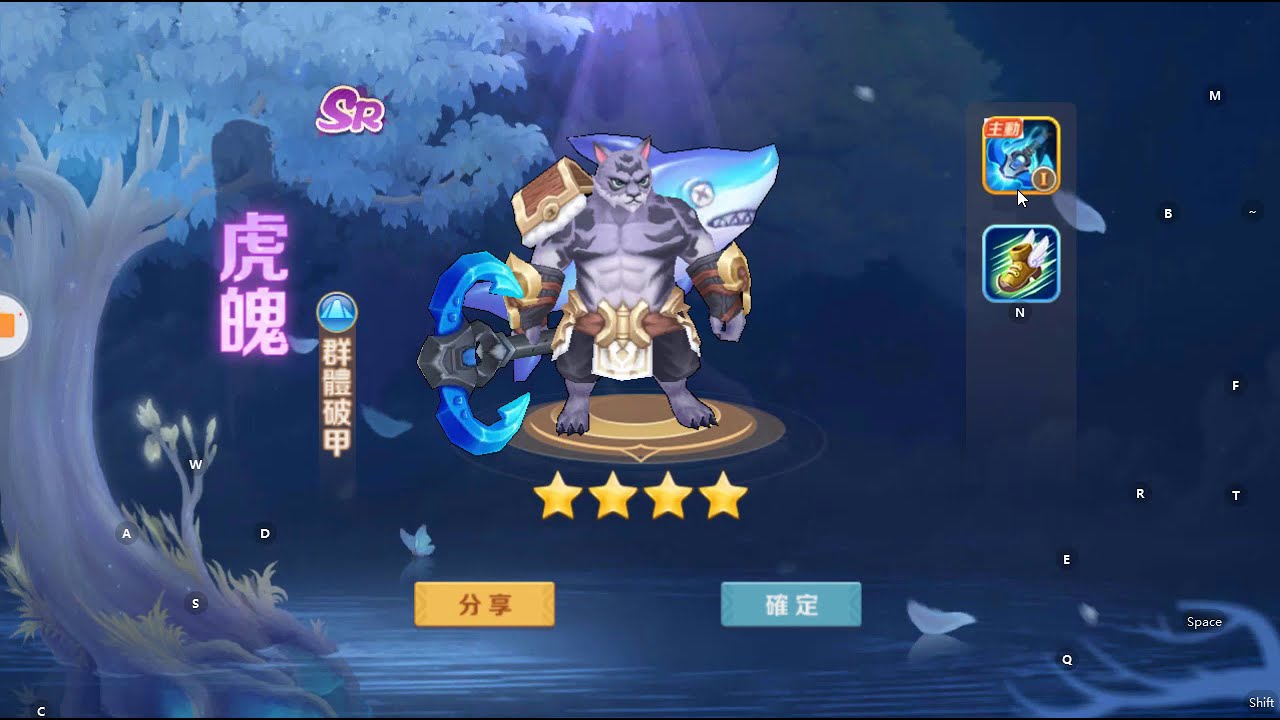Toggle the N key skill binding label
Viewport: 1280px width, 720px height.
coord(1019,312)
